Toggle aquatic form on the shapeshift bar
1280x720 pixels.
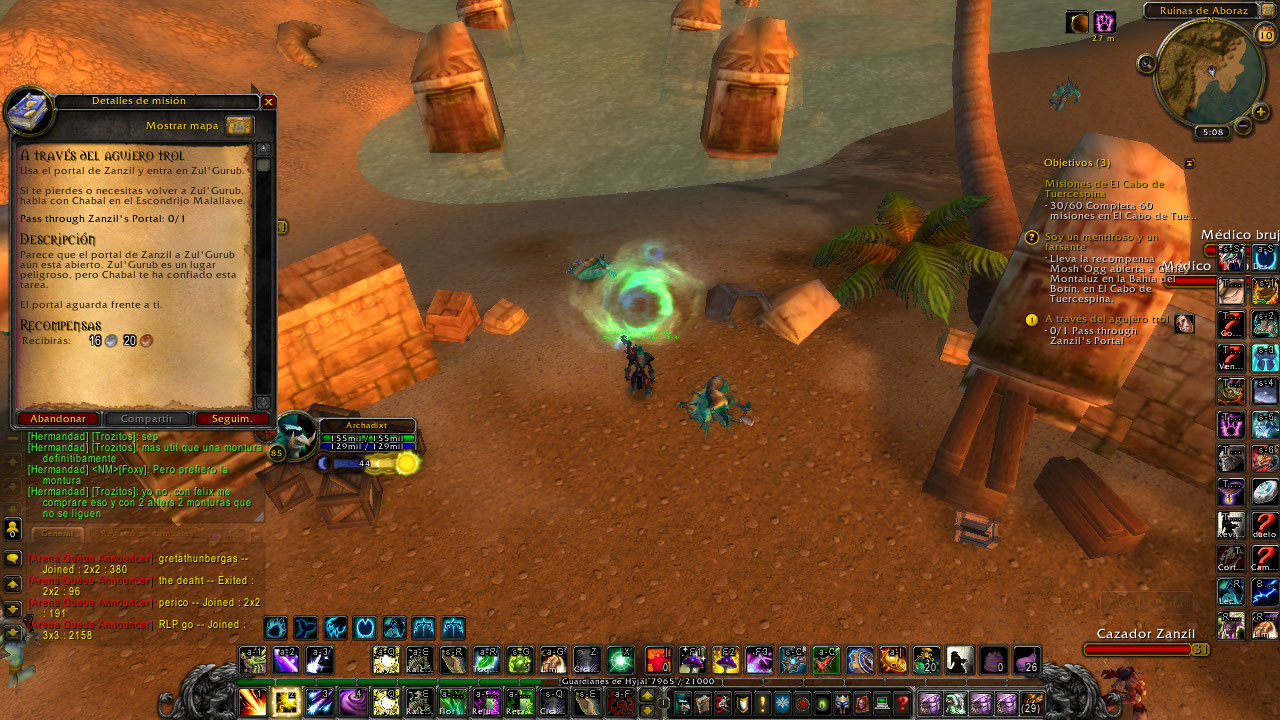point(306,628)
